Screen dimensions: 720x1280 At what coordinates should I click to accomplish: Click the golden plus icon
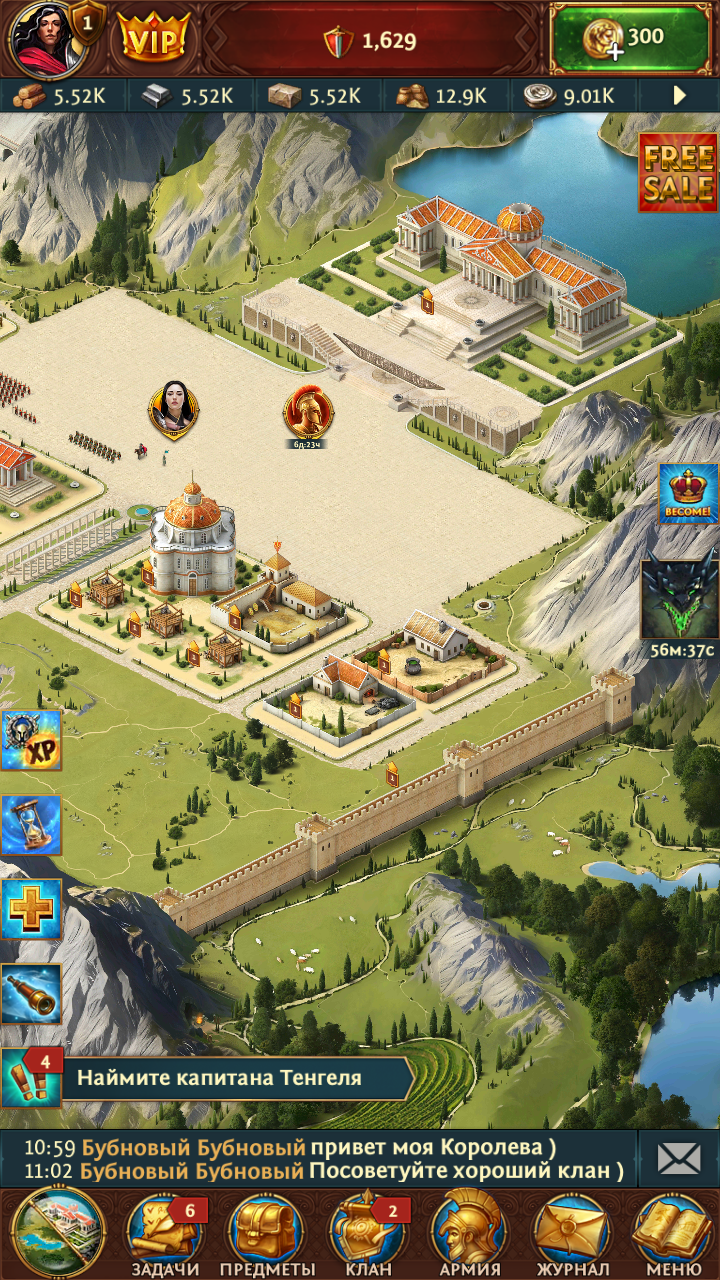click(31, 909)
